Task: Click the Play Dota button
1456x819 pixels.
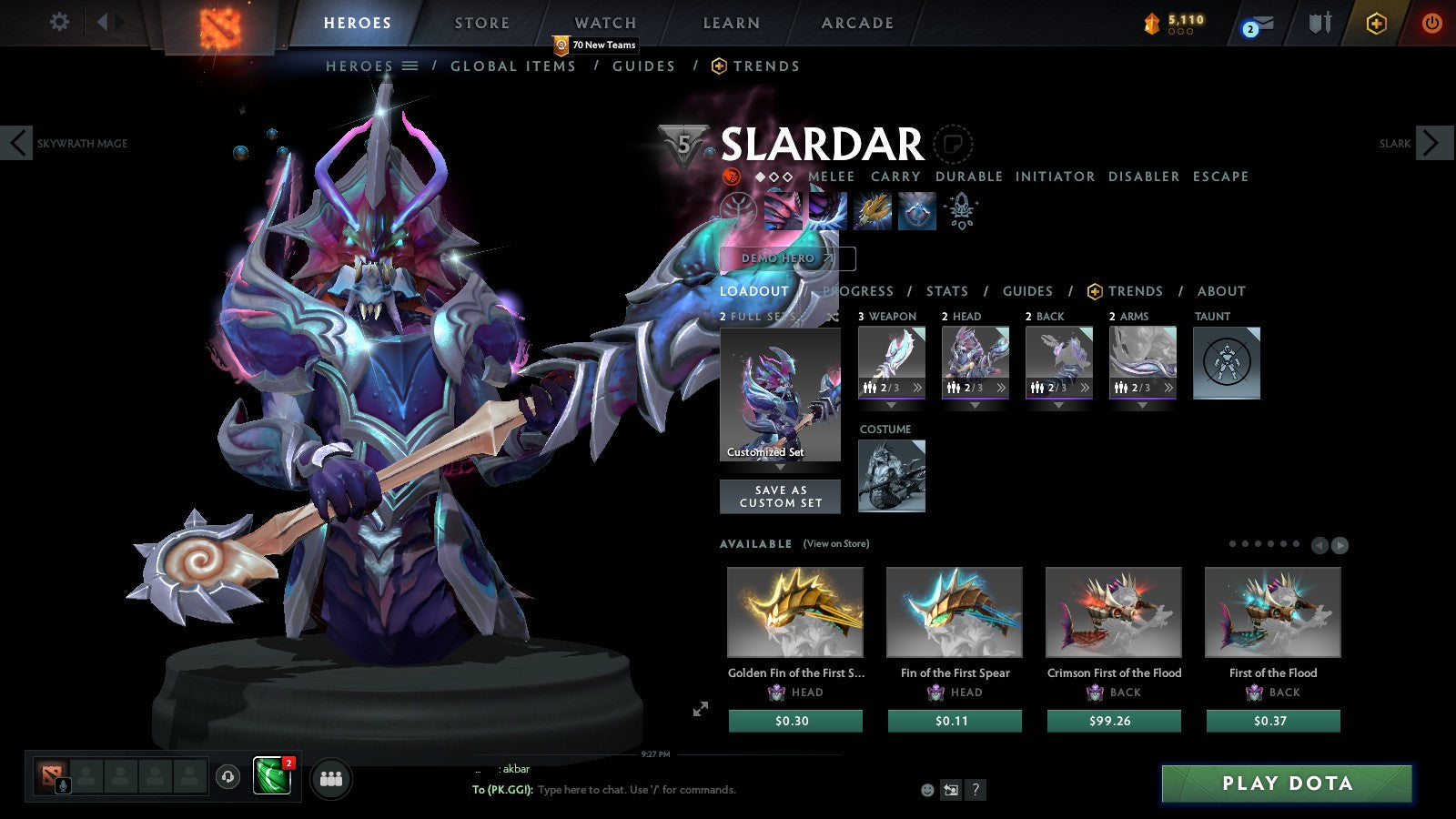Action: point(1287,784)
